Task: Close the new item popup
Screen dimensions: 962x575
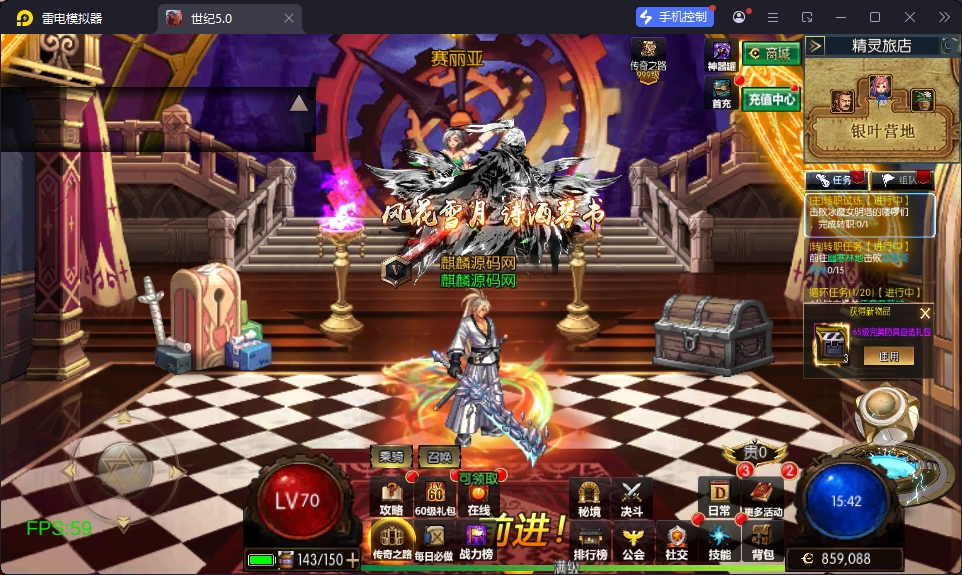Action: click(x=925, y=313)
